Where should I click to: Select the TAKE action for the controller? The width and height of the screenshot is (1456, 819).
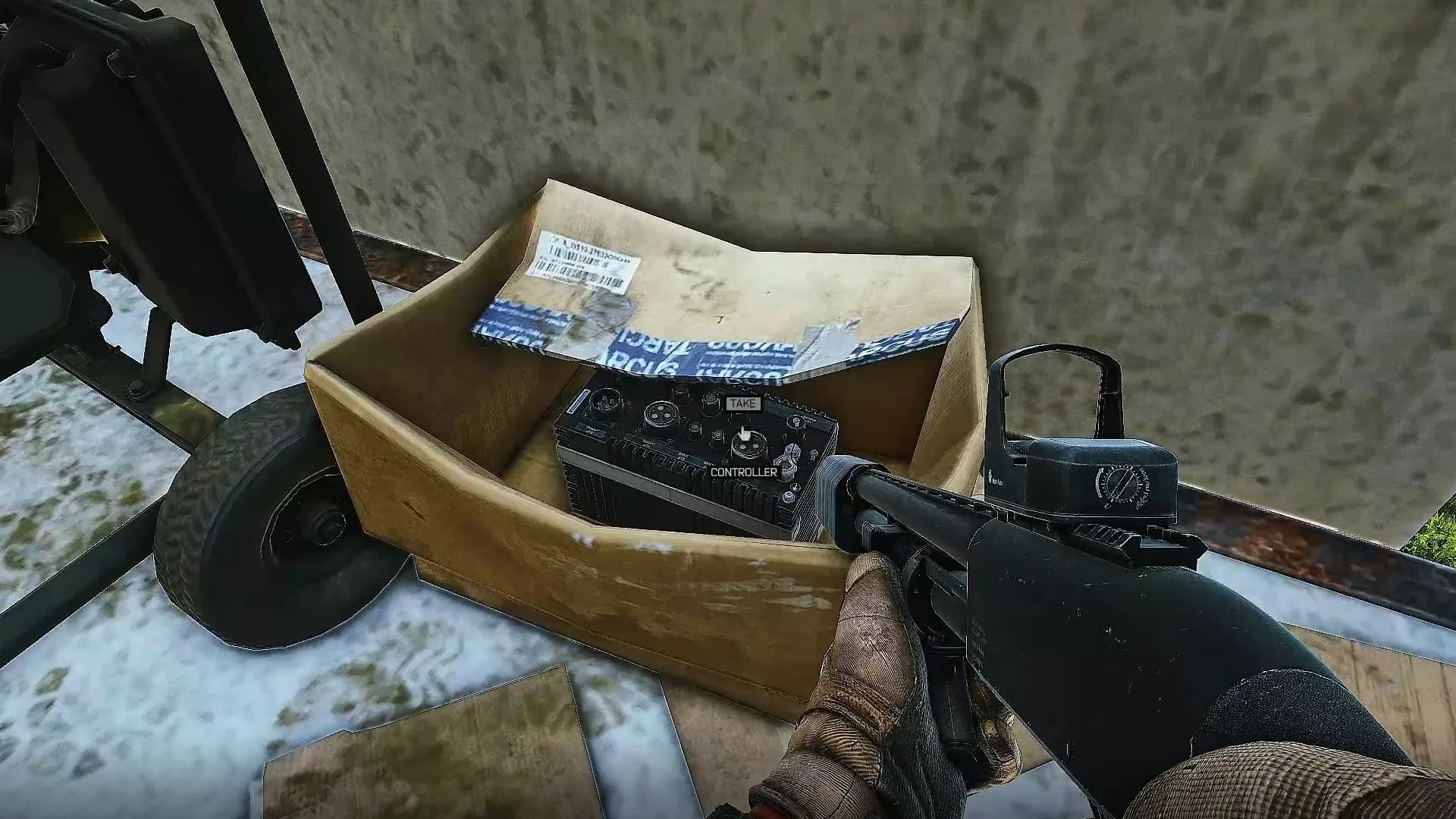742,403
